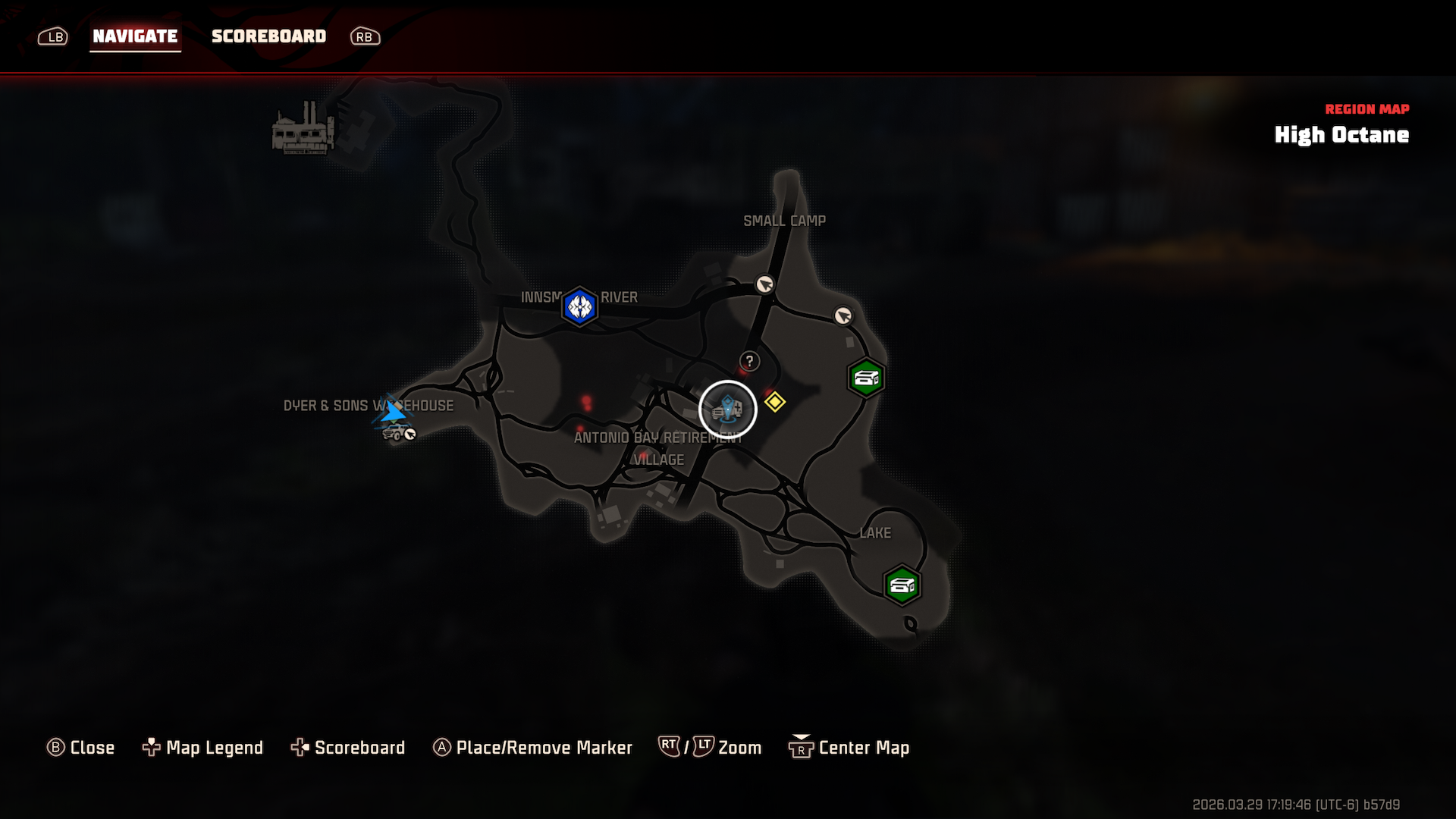Click the Zoom option in bottom bar
Image resolution: width=1456 pixels, height=819 pixels.
click(711, 748)
